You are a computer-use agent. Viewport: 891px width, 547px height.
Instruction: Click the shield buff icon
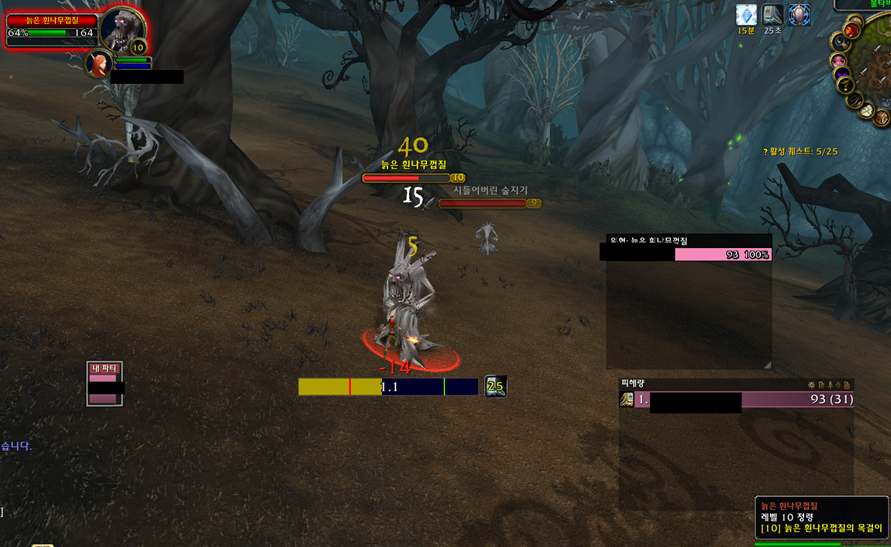coord(799,15)
